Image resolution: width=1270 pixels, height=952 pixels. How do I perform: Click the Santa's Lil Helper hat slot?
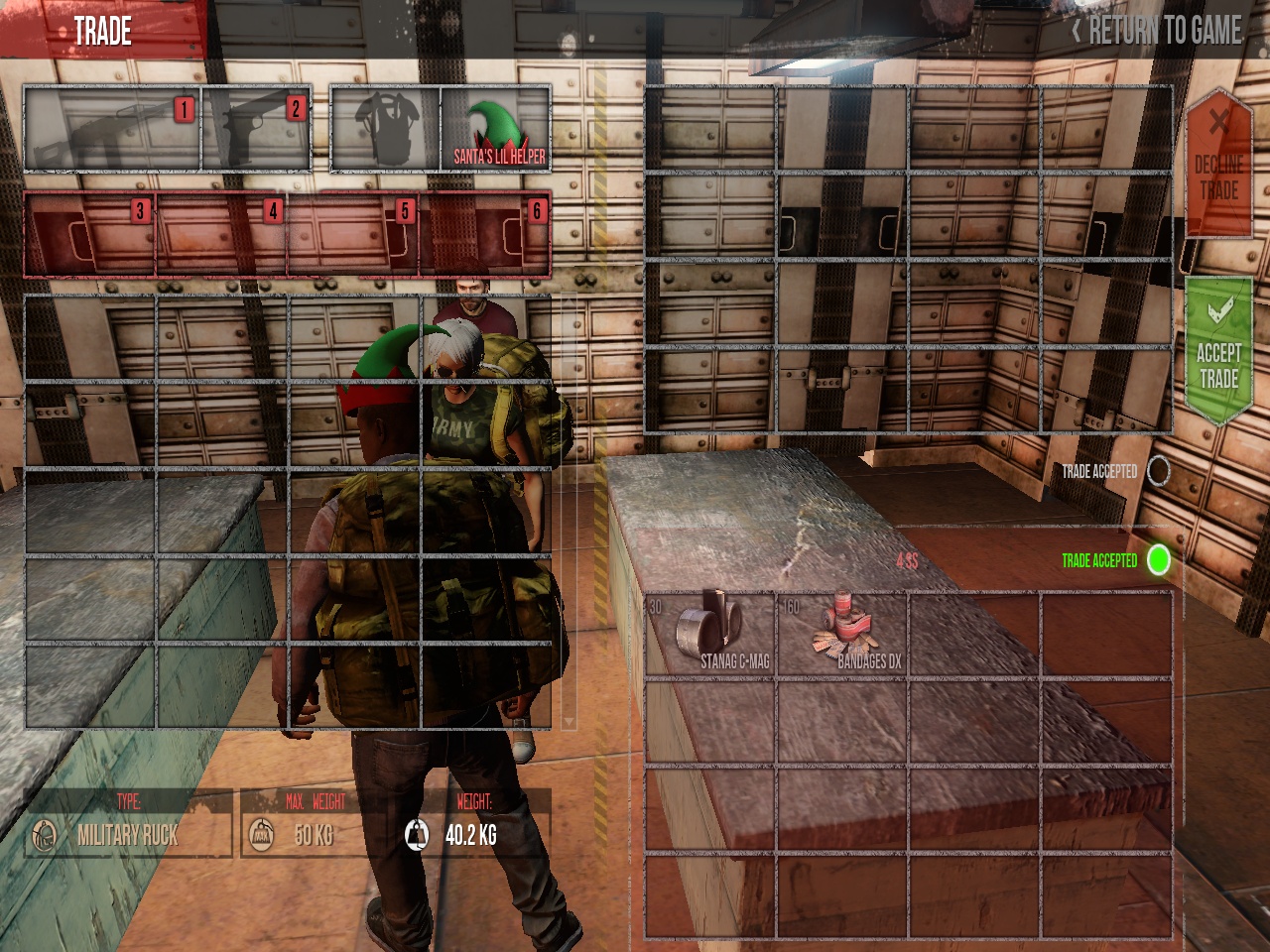(496, 129)
